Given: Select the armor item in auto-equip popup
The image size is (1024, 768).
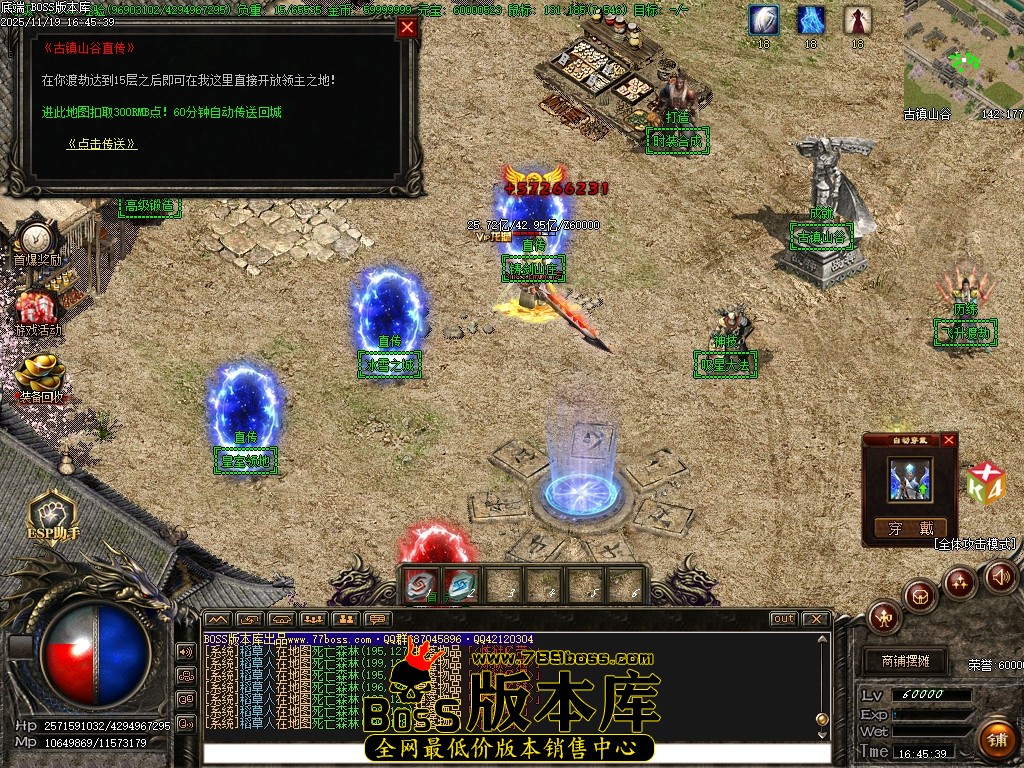Looking at the screenshot, I should coord(910,480).
